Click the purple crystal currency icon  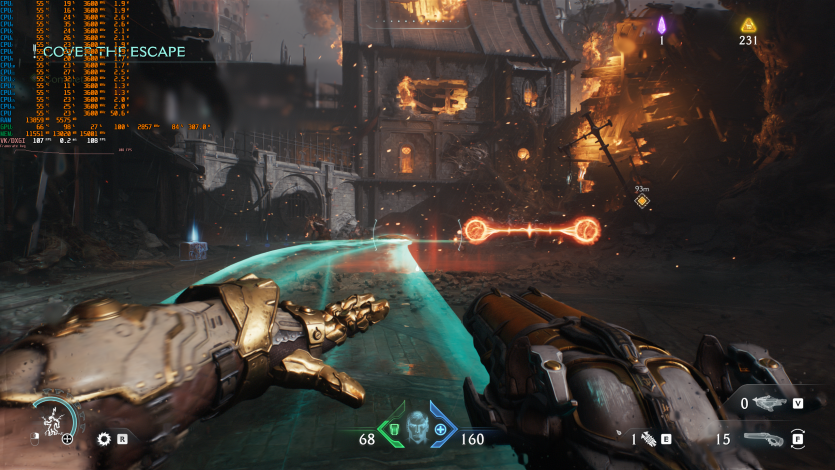[x=661, y=25]
